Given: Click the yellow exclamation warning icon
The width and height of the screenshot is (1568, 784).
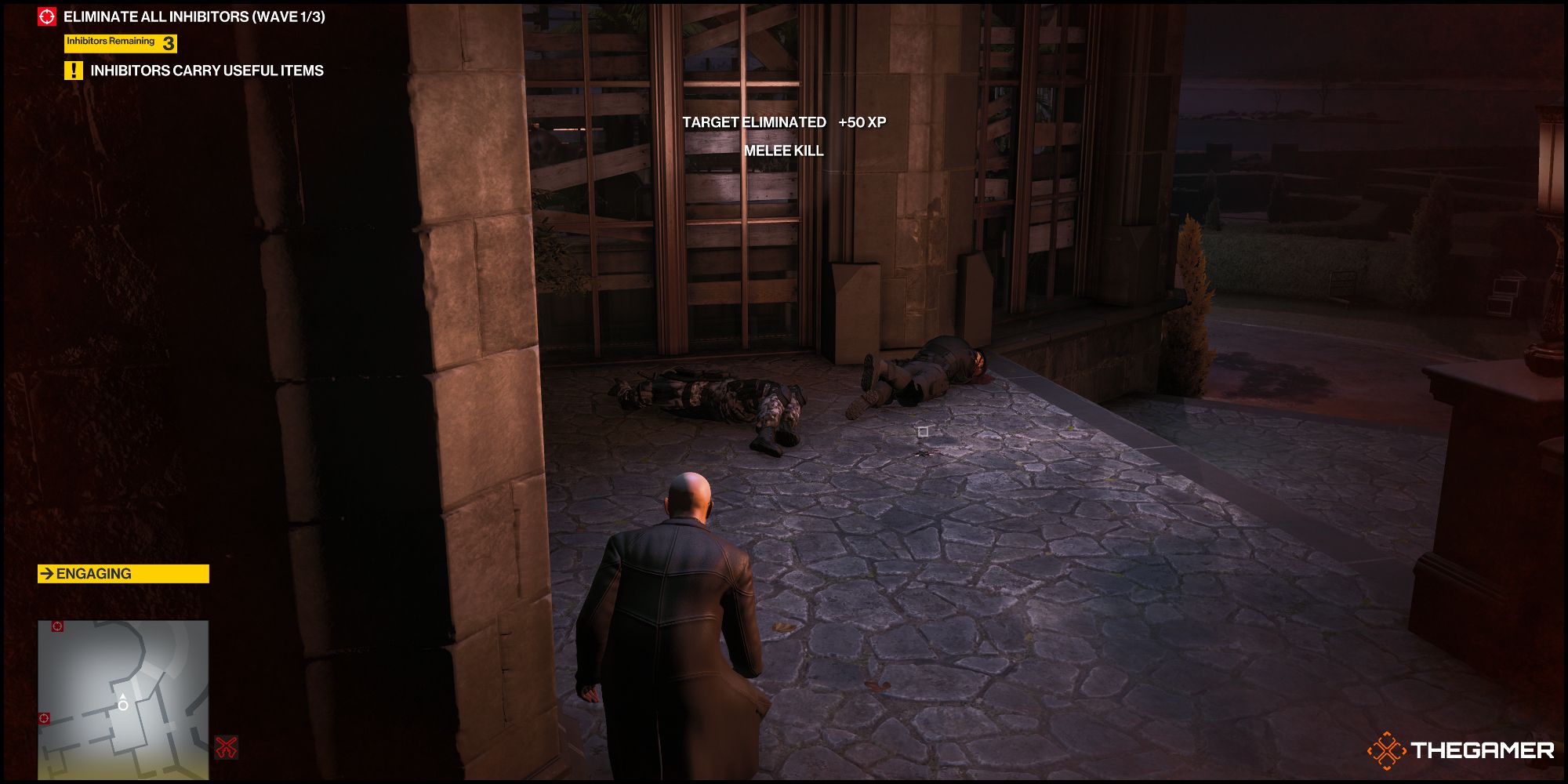Looking at the screenshot, I should (74, 69).
